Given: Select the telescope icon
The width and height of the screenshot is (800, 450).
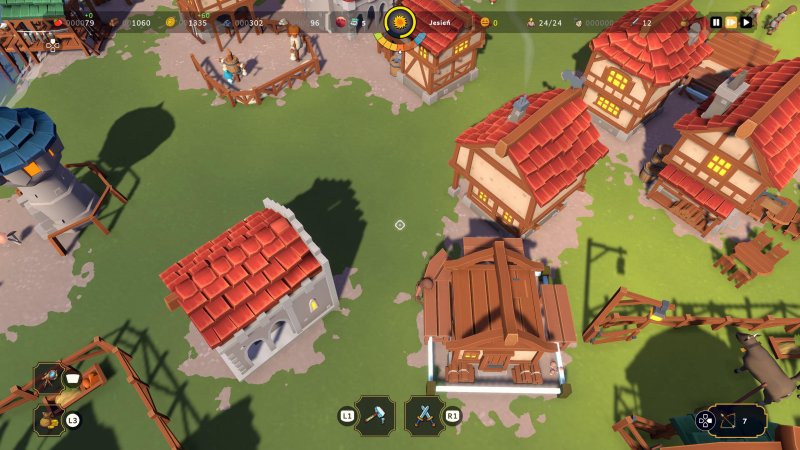Looking at the screenshot, I should coord(47,378).
